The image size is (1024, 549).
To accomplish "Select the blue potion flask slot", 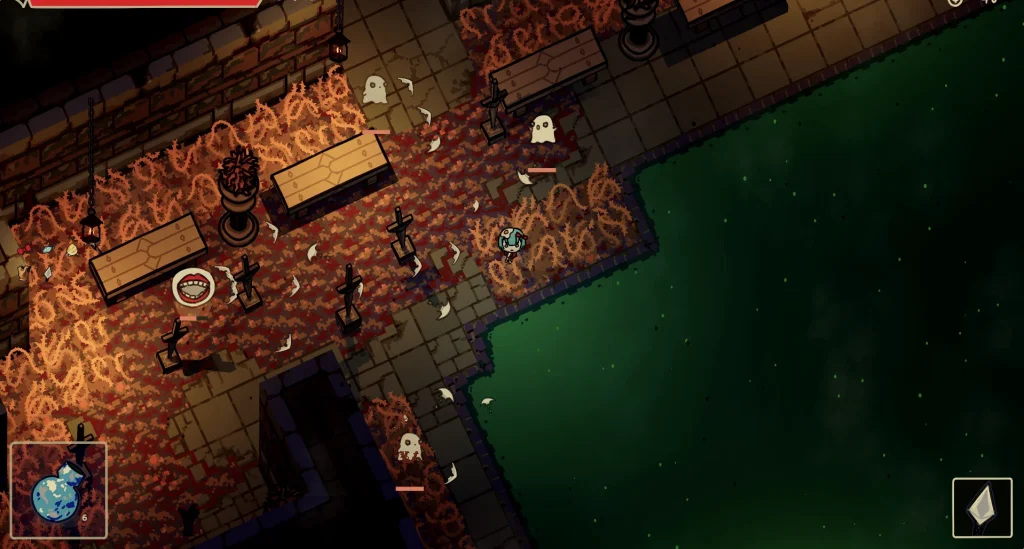I will click(58, 490).
